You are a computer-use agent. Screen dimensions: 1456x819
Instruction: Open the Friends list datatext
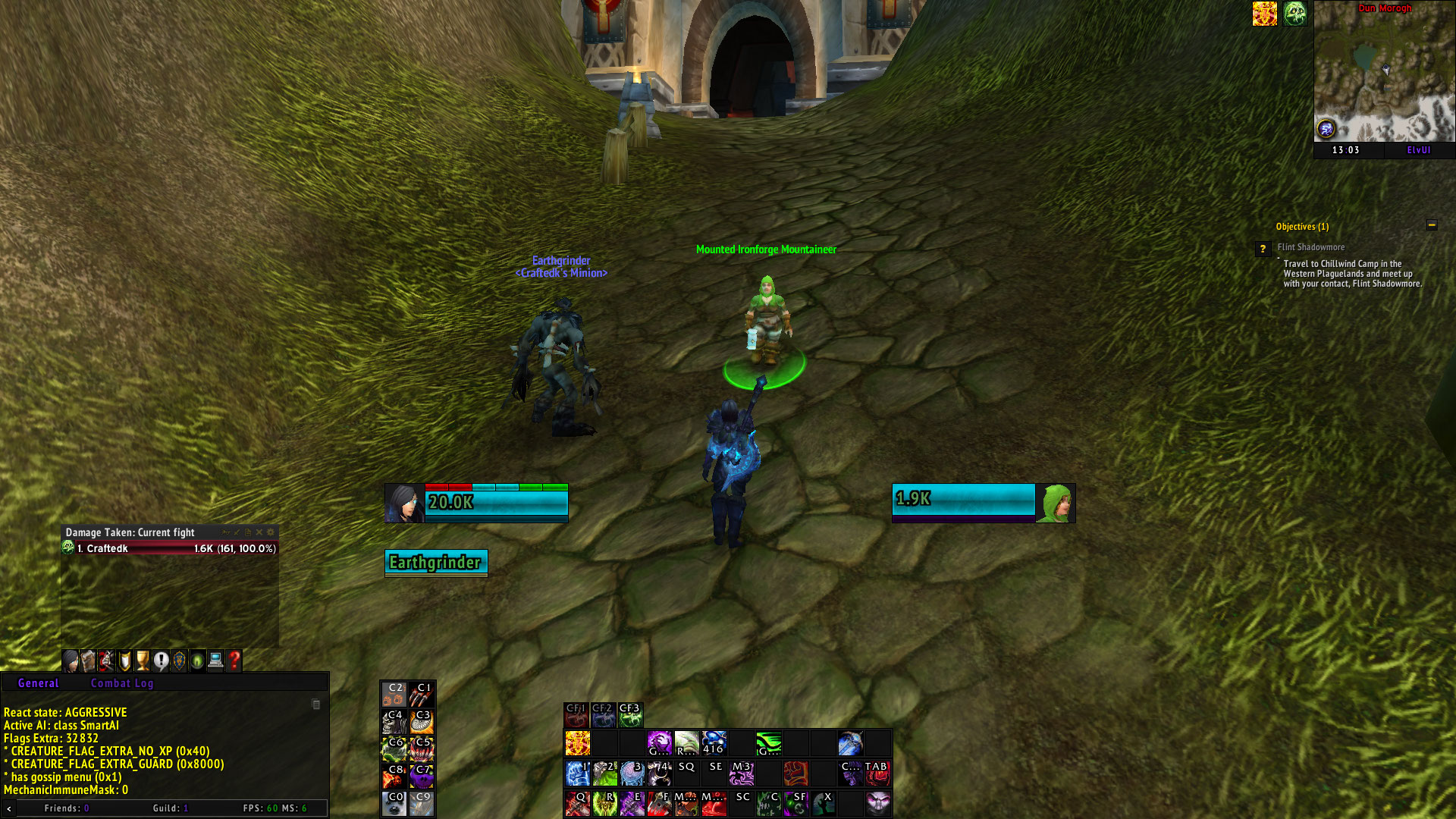66,808
